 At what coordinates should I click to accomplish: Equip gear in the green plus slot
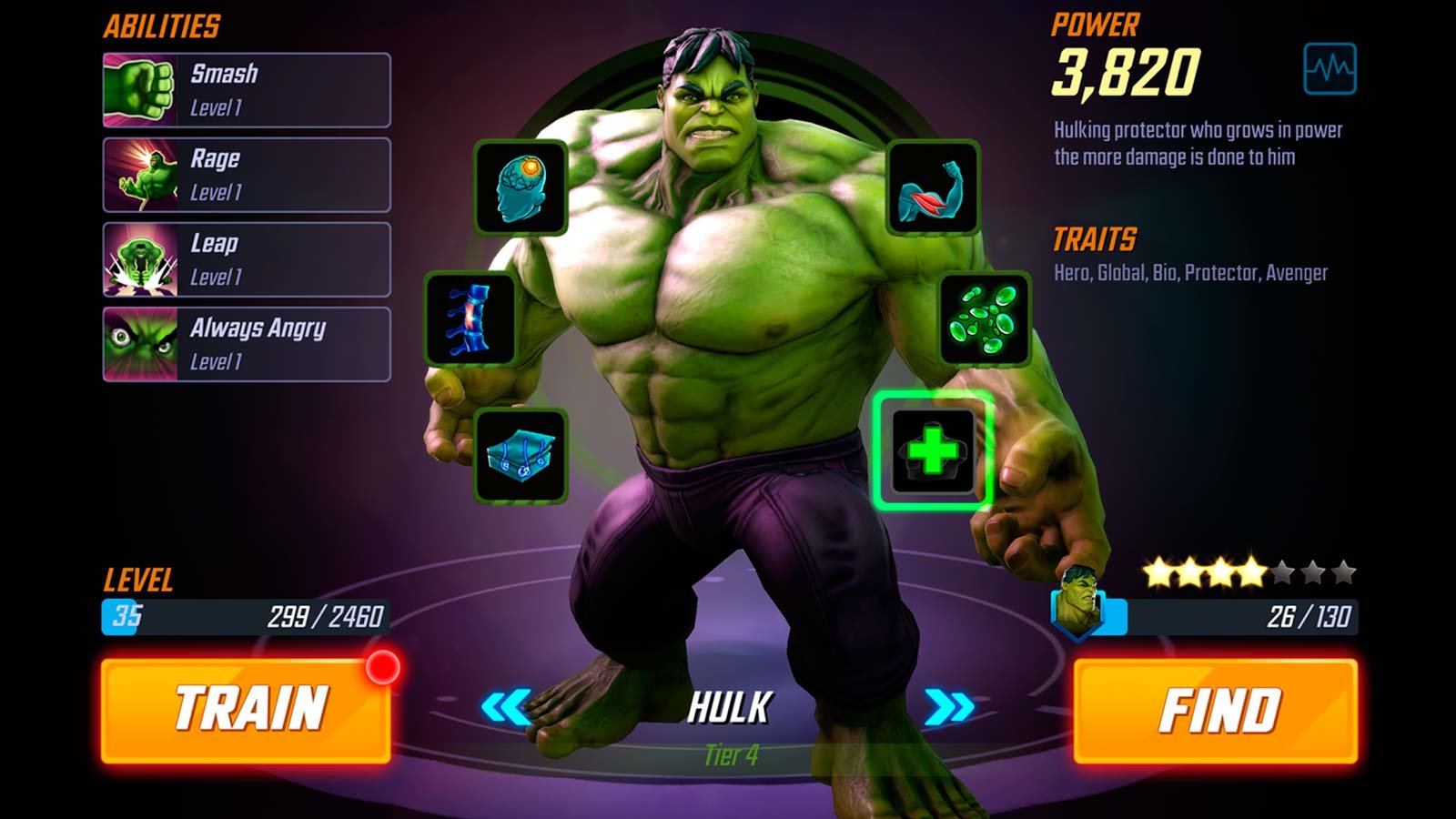(x=933, y=451)
